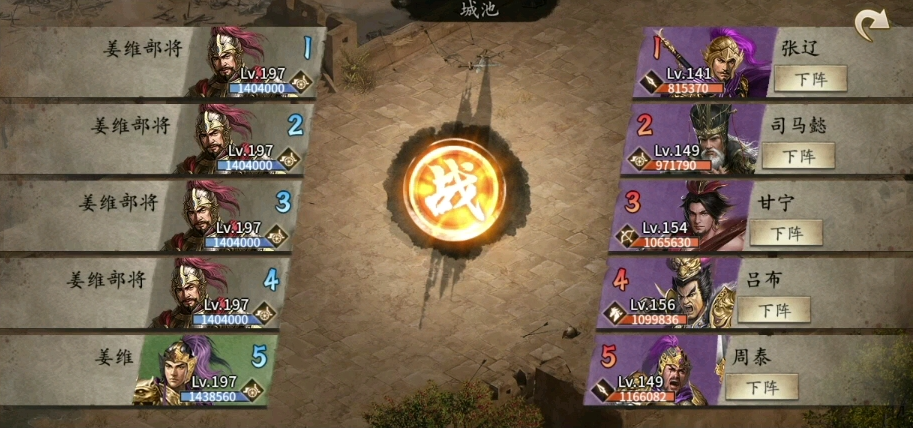This screenshot has width=913, height=428.
Task: Click 下阵 next to 司马懿
Action: [x=798, y=155]
